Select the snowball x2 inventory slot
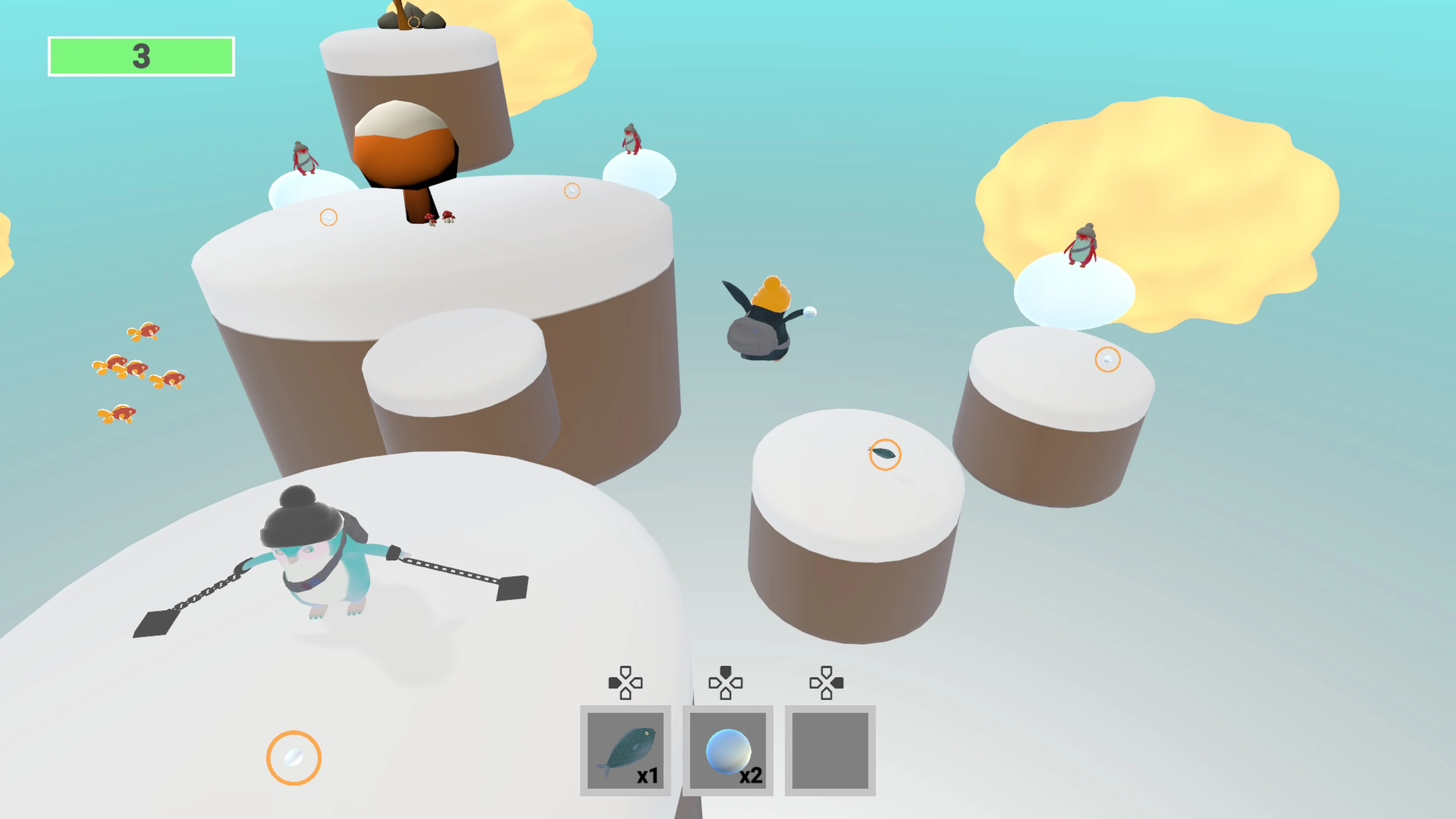Screen dimensions: 1456x819 click(728, 750)
